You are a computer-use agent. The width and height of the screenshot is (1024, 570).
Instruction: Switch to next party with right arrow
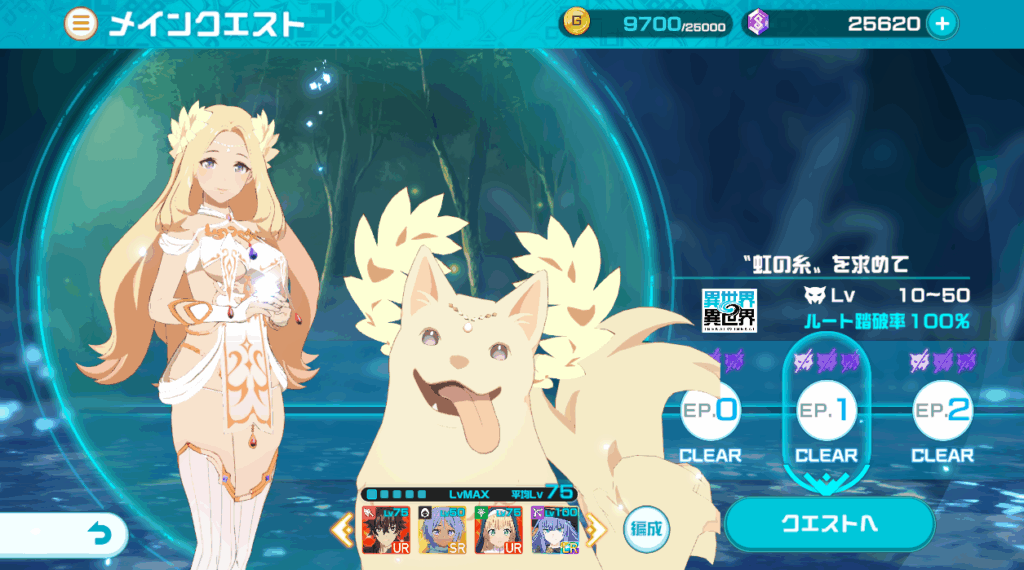pyautogui.click(x=596, y=530)
